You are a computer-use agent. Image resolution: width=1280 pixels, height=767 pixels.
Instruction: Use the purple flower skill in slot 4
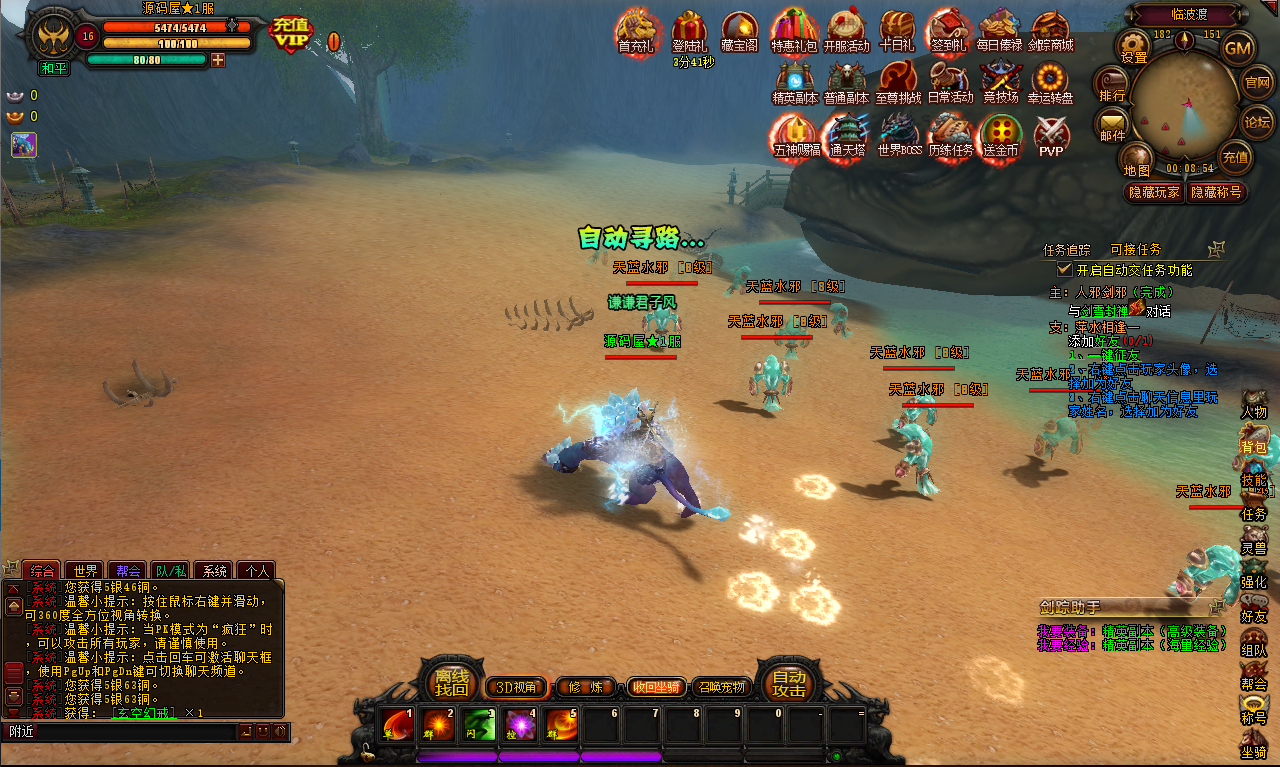point(520,724)
